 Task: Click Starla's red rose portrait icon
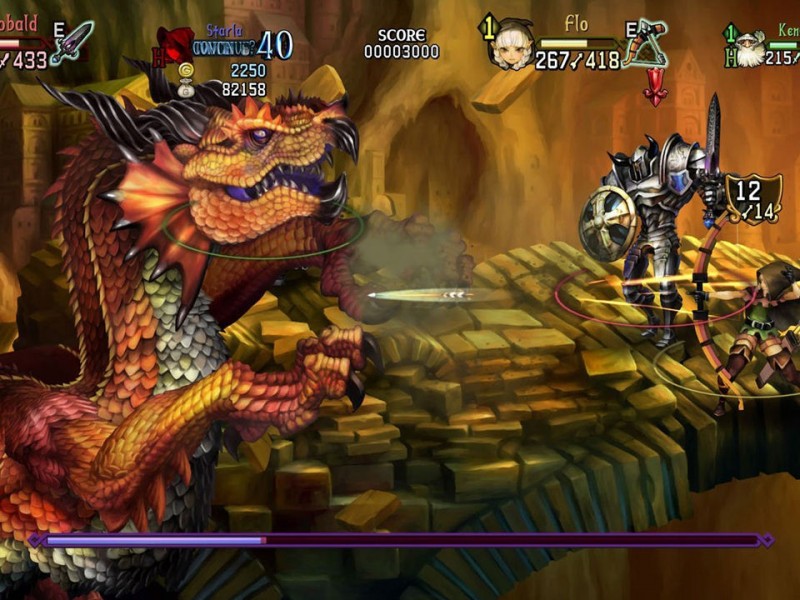click(x=176, y=44)
